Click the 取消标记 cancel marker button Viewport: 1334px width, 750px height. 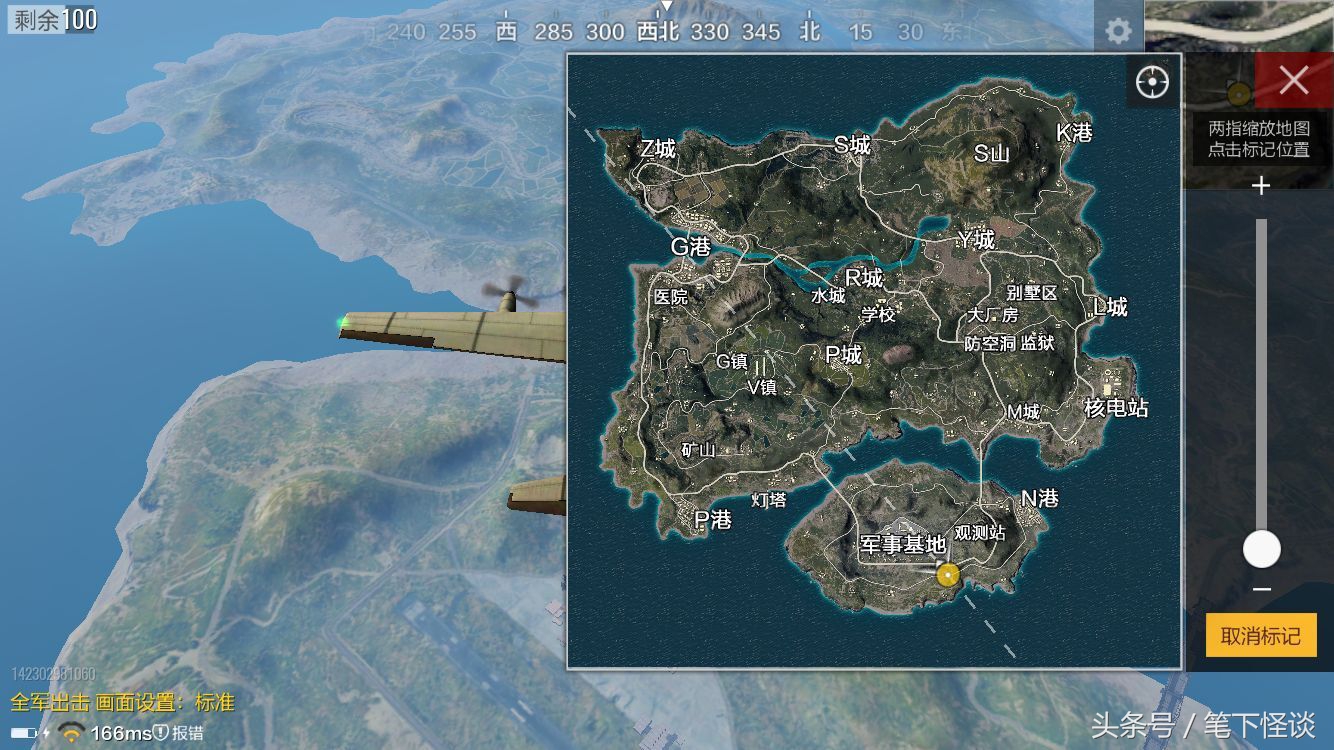pos(1260,636)
